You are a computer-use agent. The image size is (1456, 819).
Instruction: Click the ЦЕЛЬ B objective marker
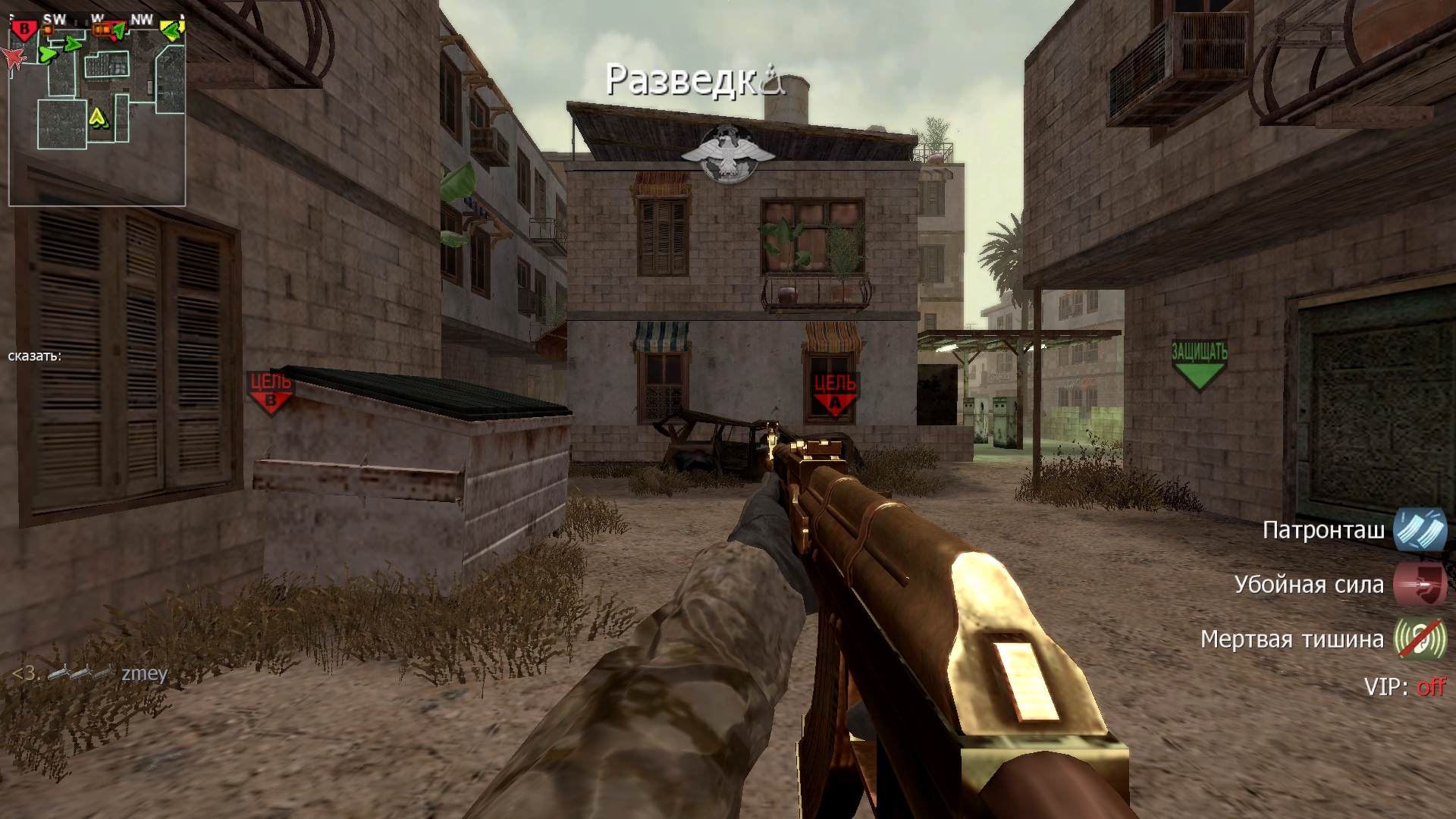click(271, 392)
